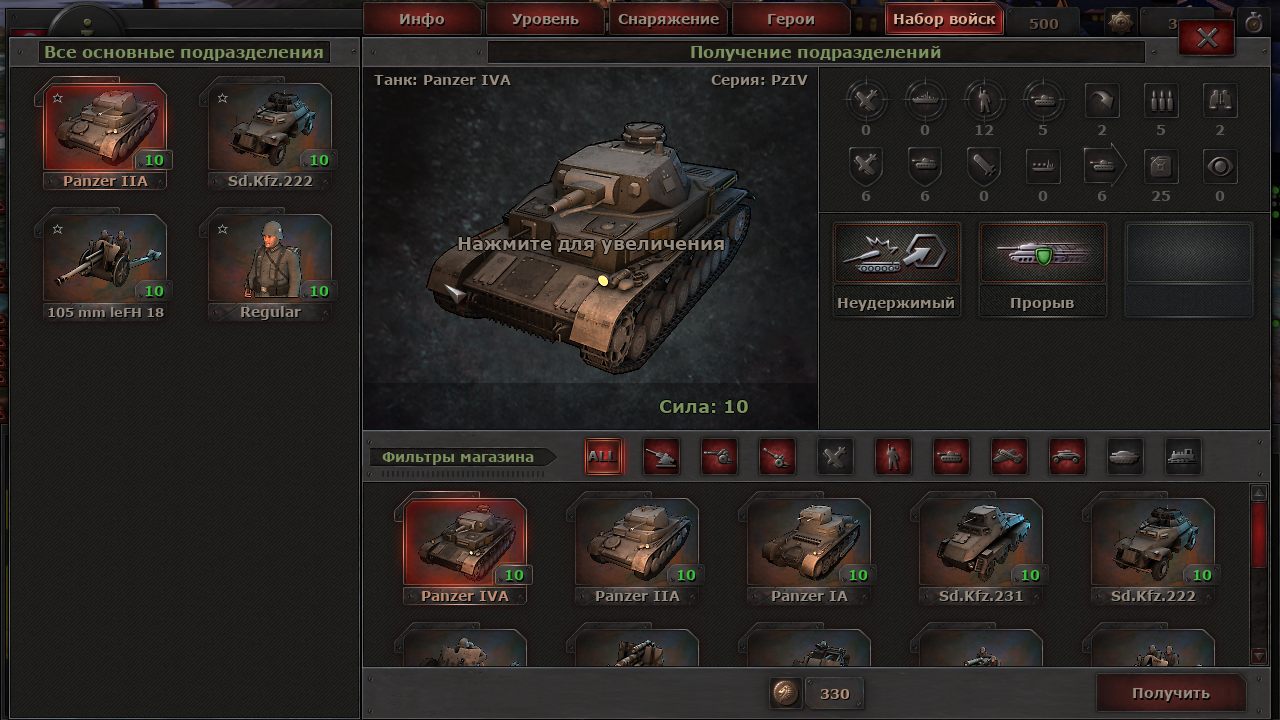Switch to the Инфо tab

pyautogui.click(x=421, y=19)
